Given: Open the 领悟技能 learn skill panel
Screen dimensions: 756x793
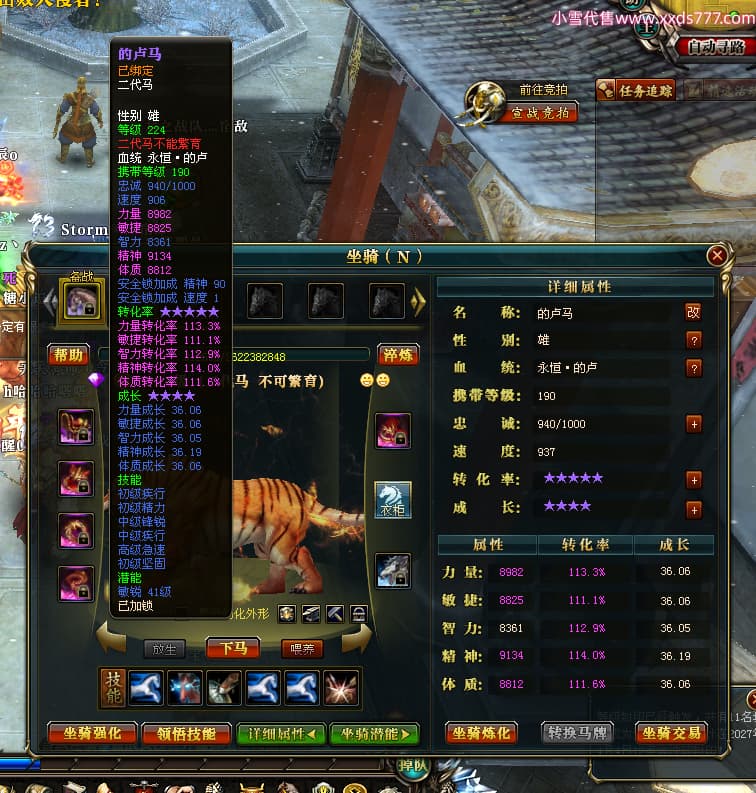Looking at the screenshot, I should 186,733.
